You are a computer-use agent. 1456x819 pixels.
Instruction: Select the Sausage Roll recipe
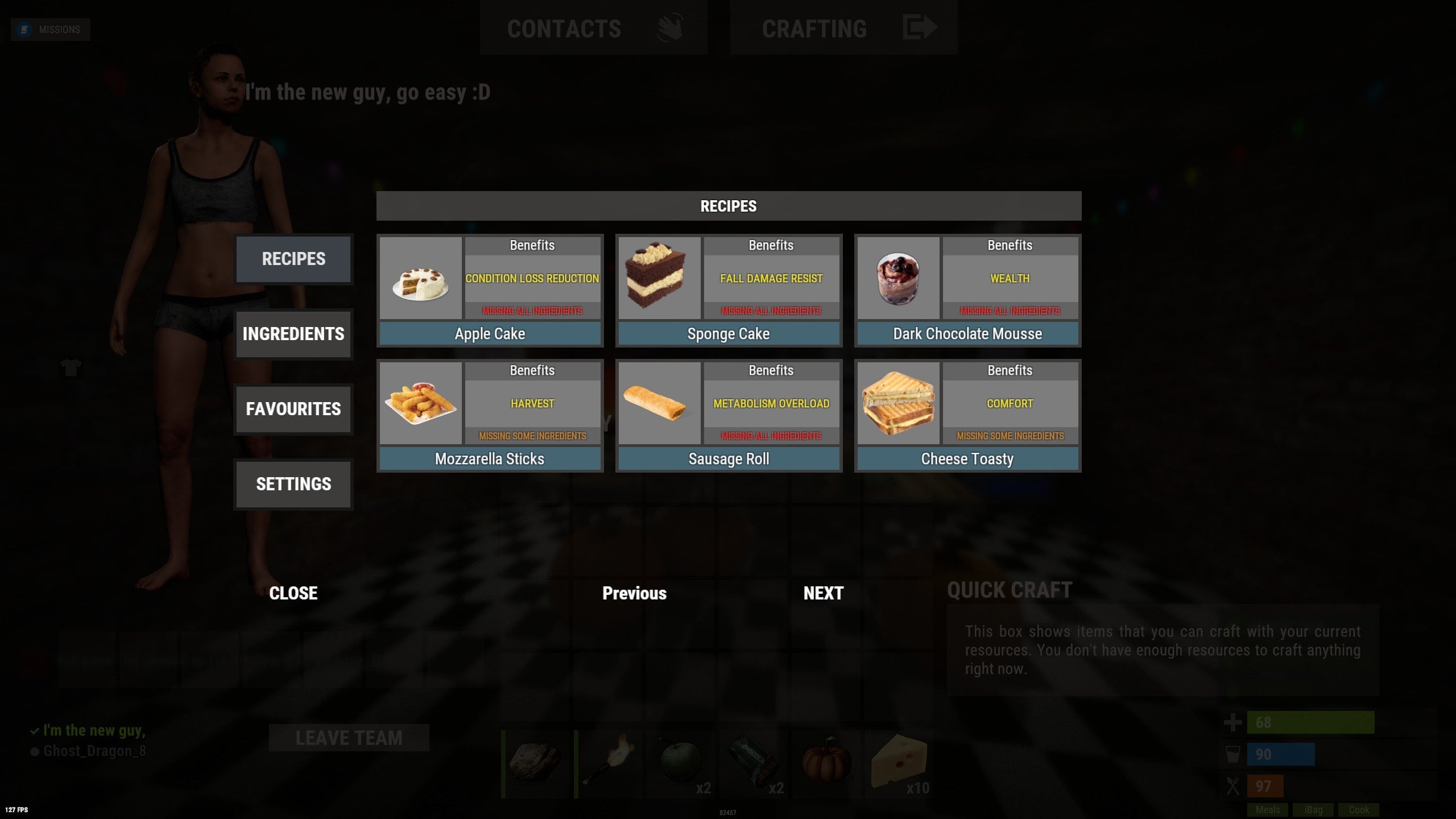click(x=729, y=459)
